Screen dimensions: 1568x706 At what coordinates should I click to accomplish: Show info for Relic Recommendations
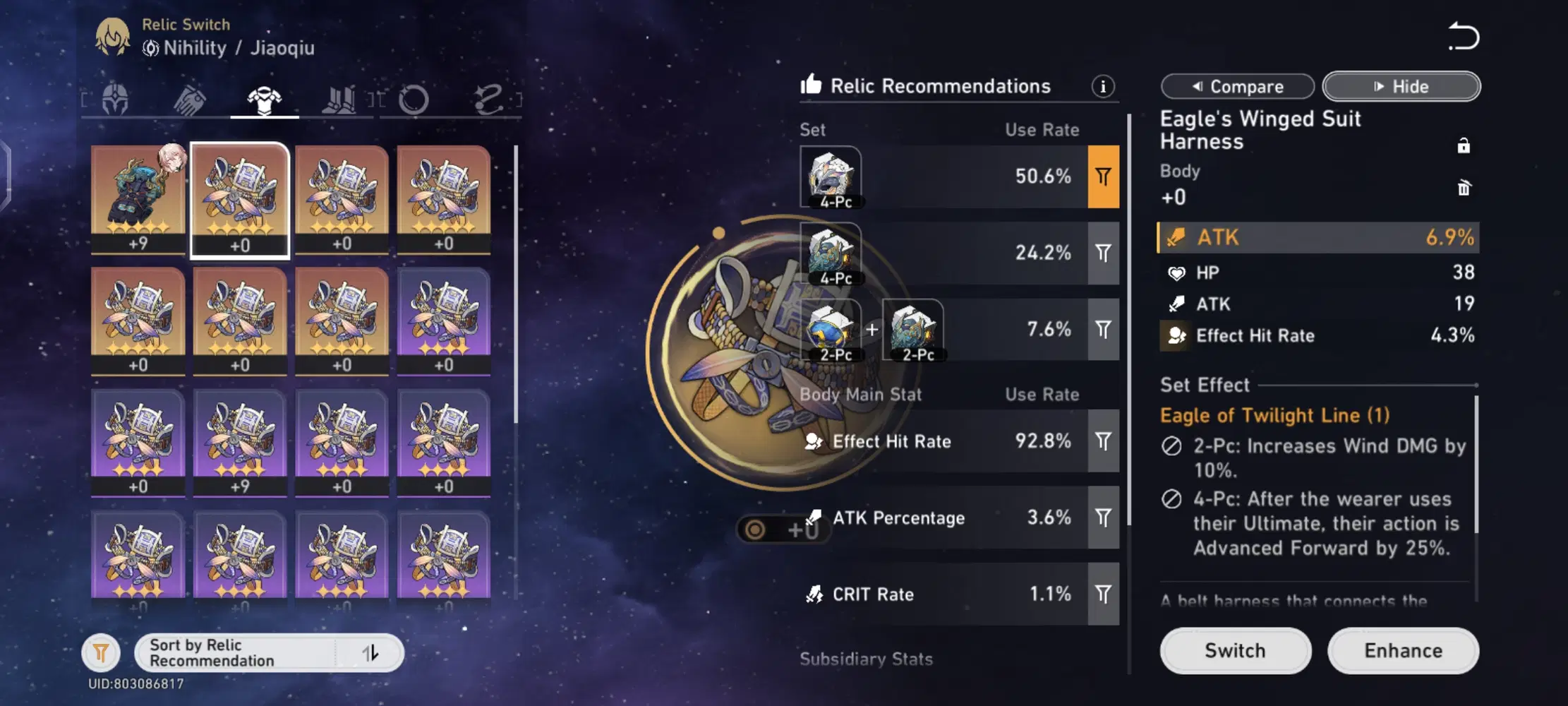pyautogui.click(x=1103, y=86)
